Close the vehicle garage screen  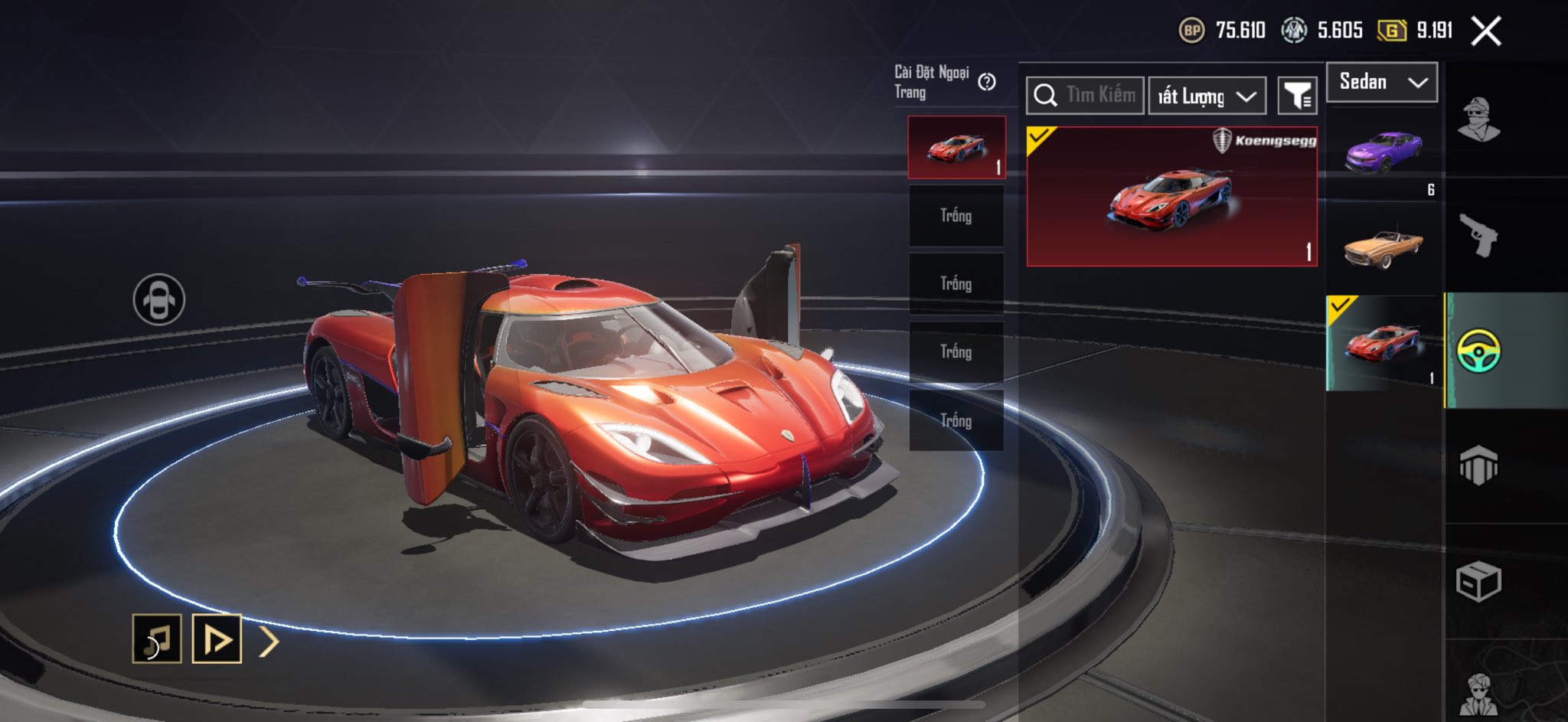(x=1486, y=31)
